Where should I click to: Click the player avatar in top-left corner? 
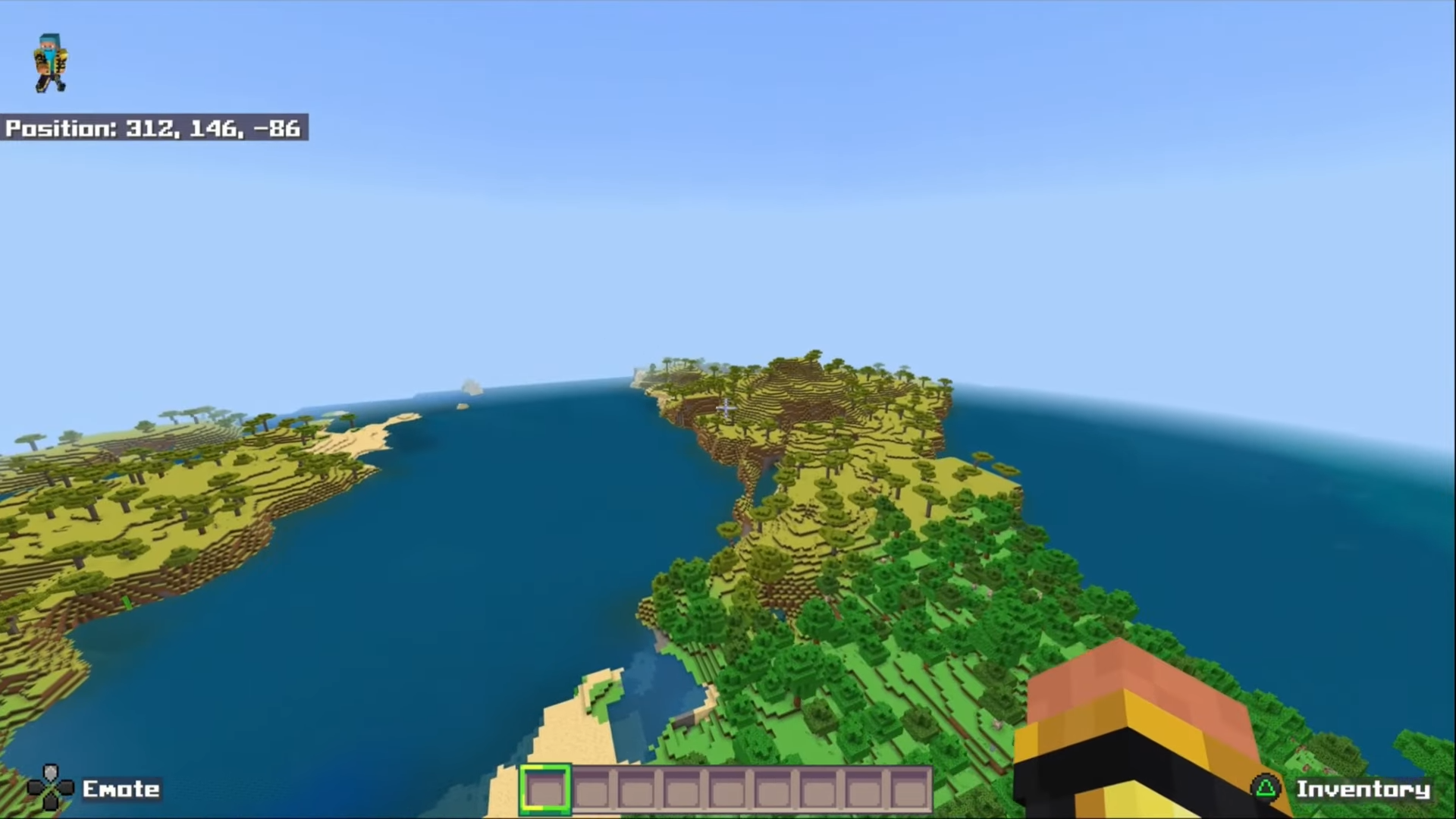[49, 63]
